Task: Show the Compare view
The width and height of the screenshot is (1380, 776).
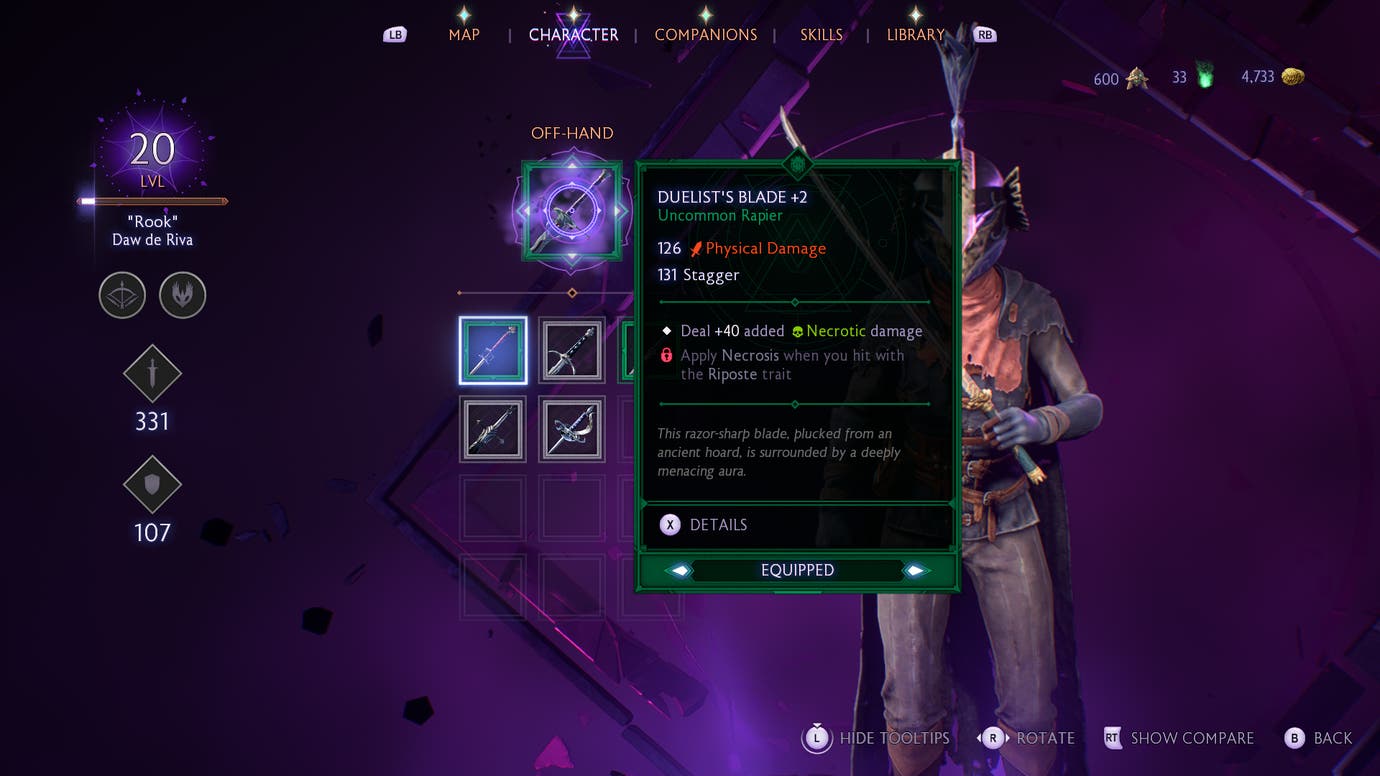Action: (1179, 739)
